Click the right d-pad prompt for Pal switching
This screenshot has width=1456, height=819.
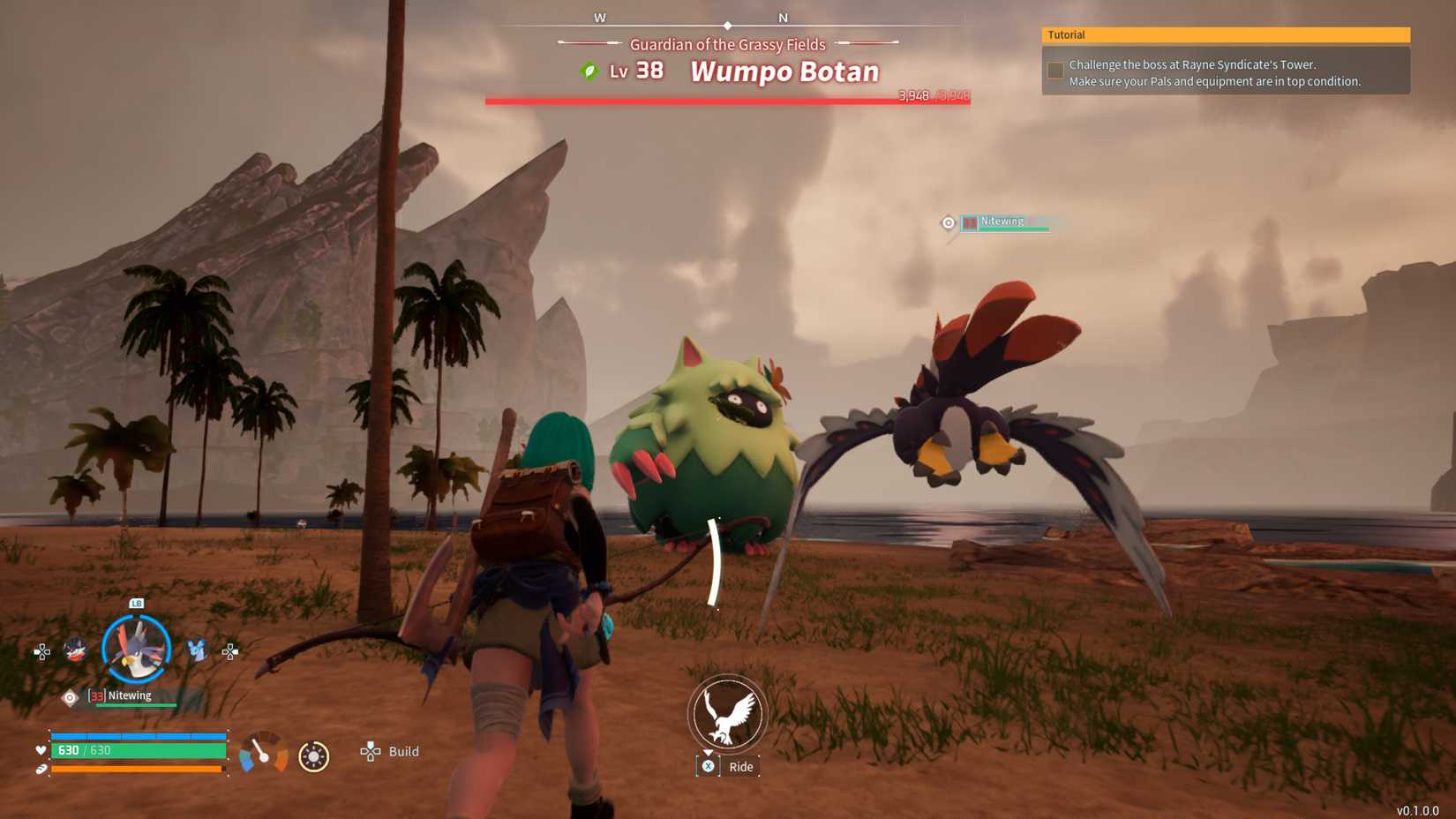coord(229,653)
